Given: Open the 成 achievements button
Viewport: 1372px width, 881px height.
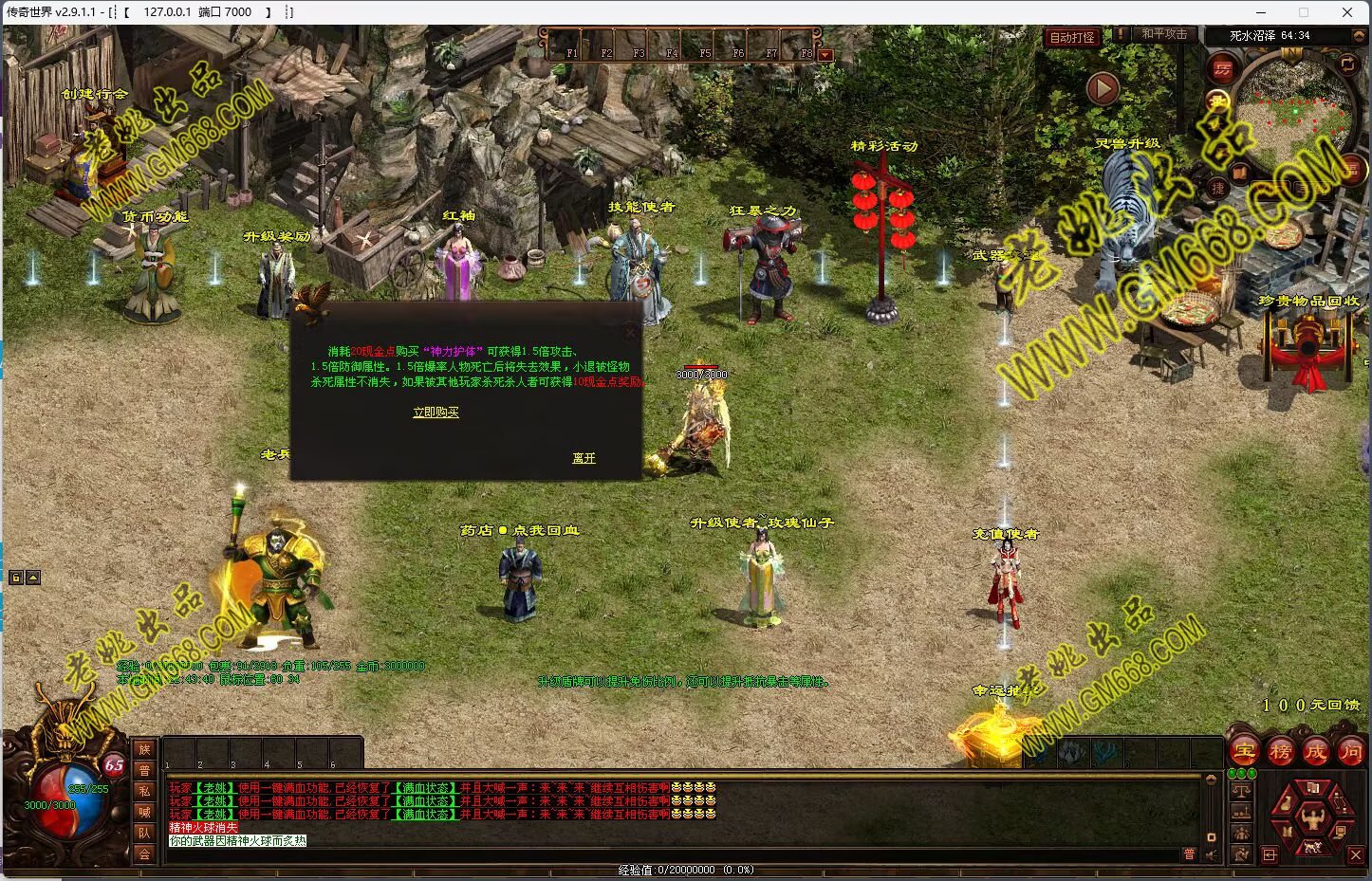Looking at the screenshot, I should [x=1315, y=752].
